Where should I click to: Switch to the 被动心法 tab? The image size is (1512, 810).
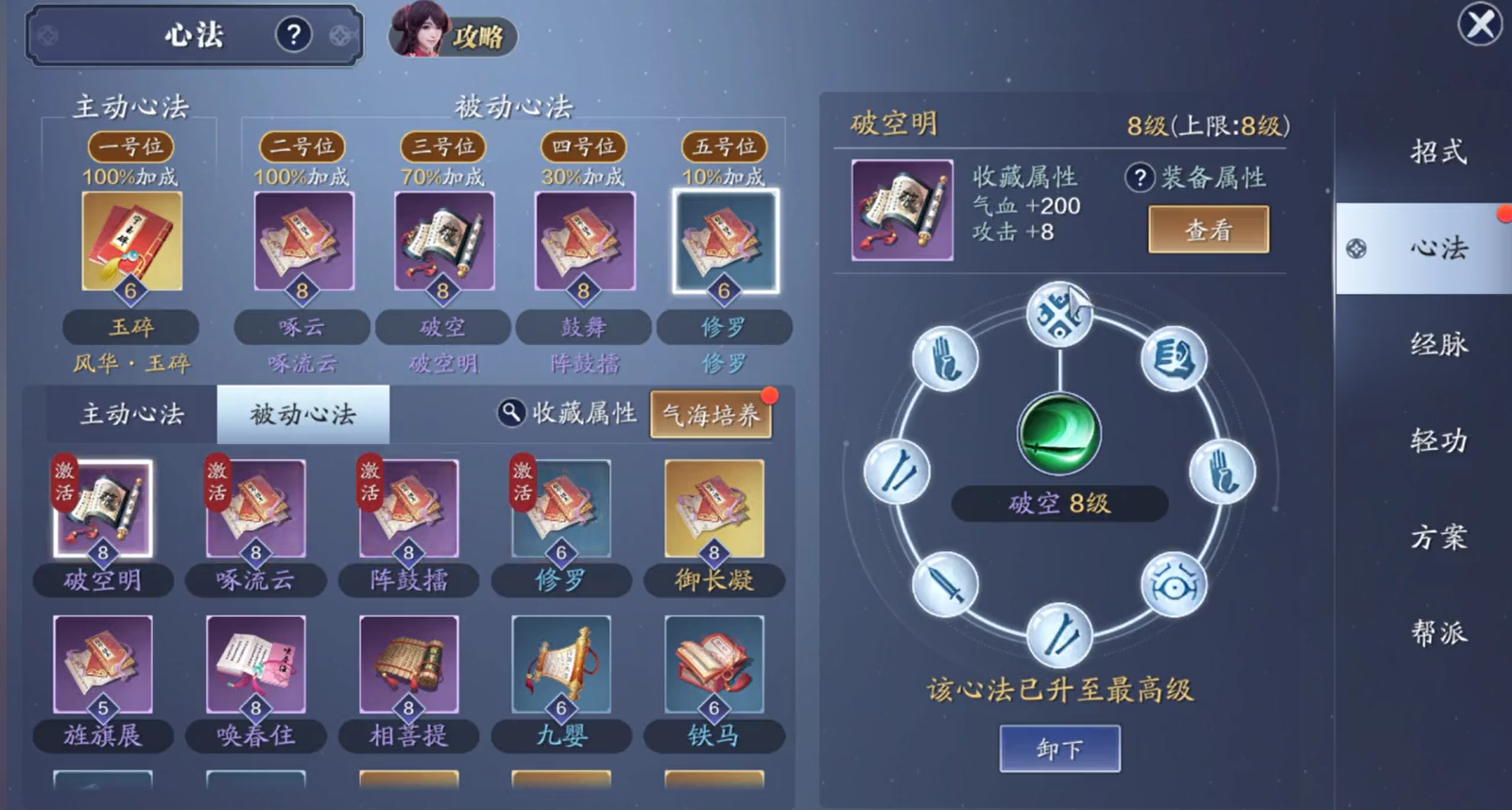point(302,413)
